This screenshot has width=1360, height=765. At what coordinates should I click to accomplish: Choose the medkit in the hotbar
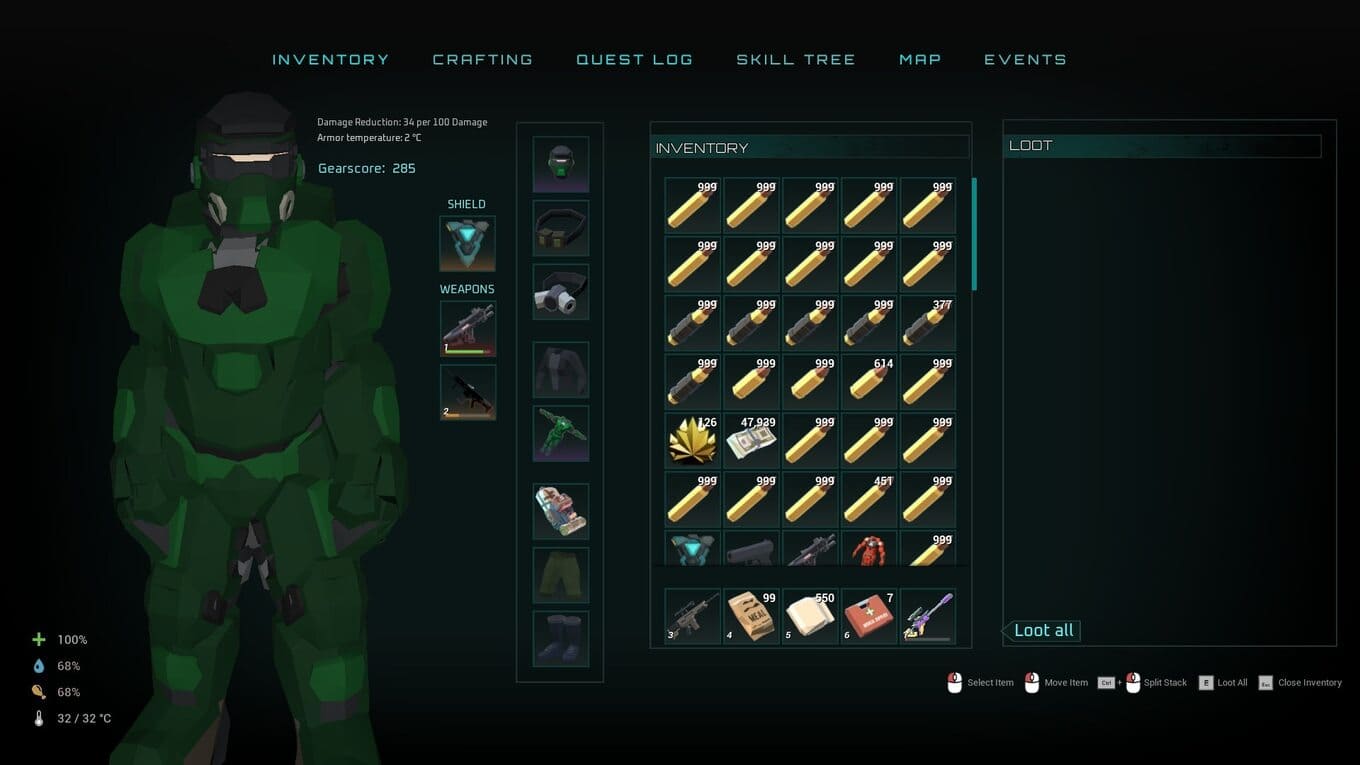pyautogui.click(x=869, y=616)
